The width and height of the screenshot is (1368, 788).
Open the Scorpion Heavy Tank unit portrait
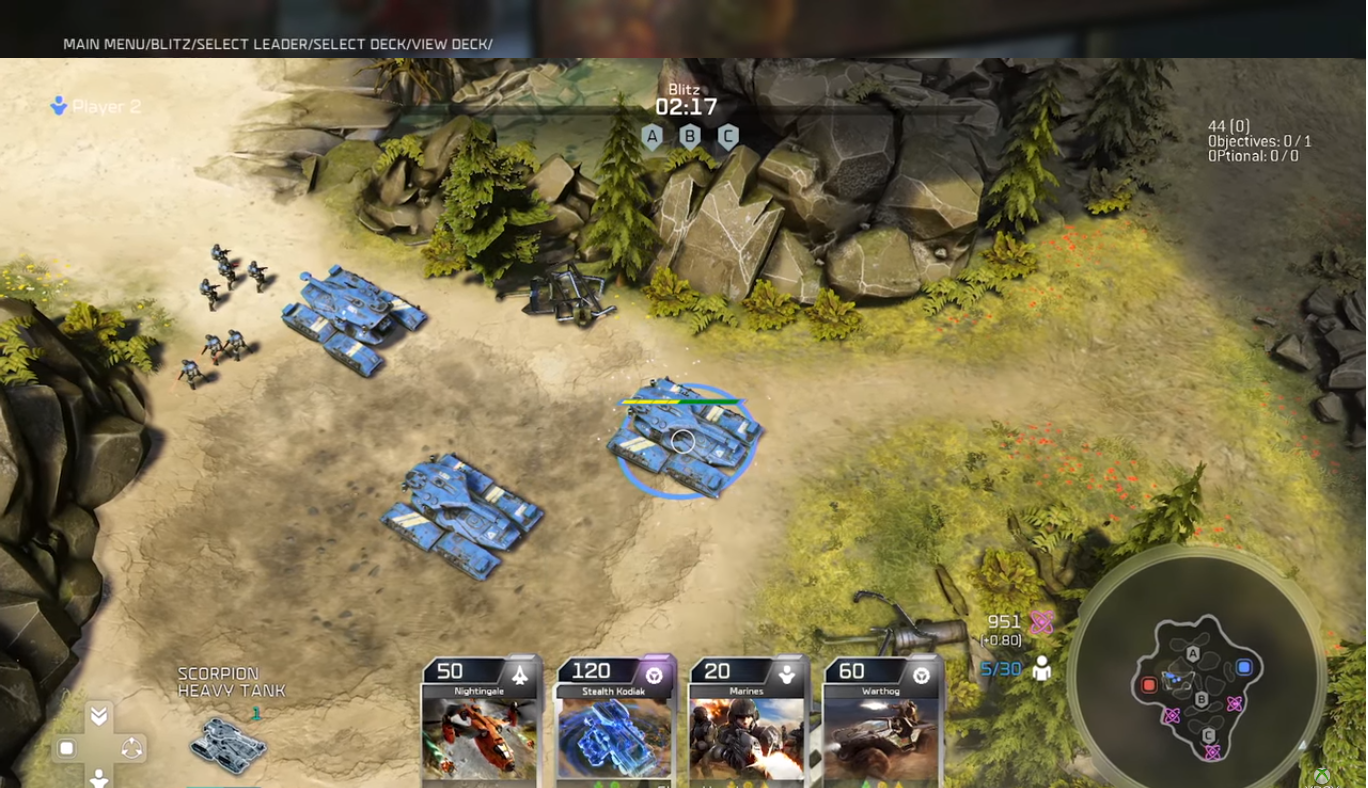228,744
